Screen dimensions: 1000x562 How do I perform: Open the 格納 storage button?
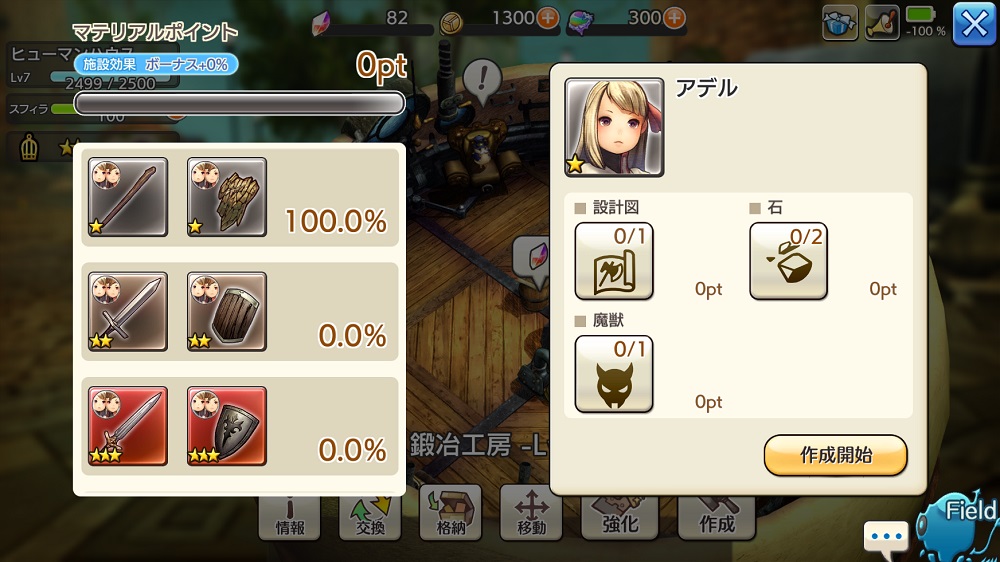tap(451, 512)
